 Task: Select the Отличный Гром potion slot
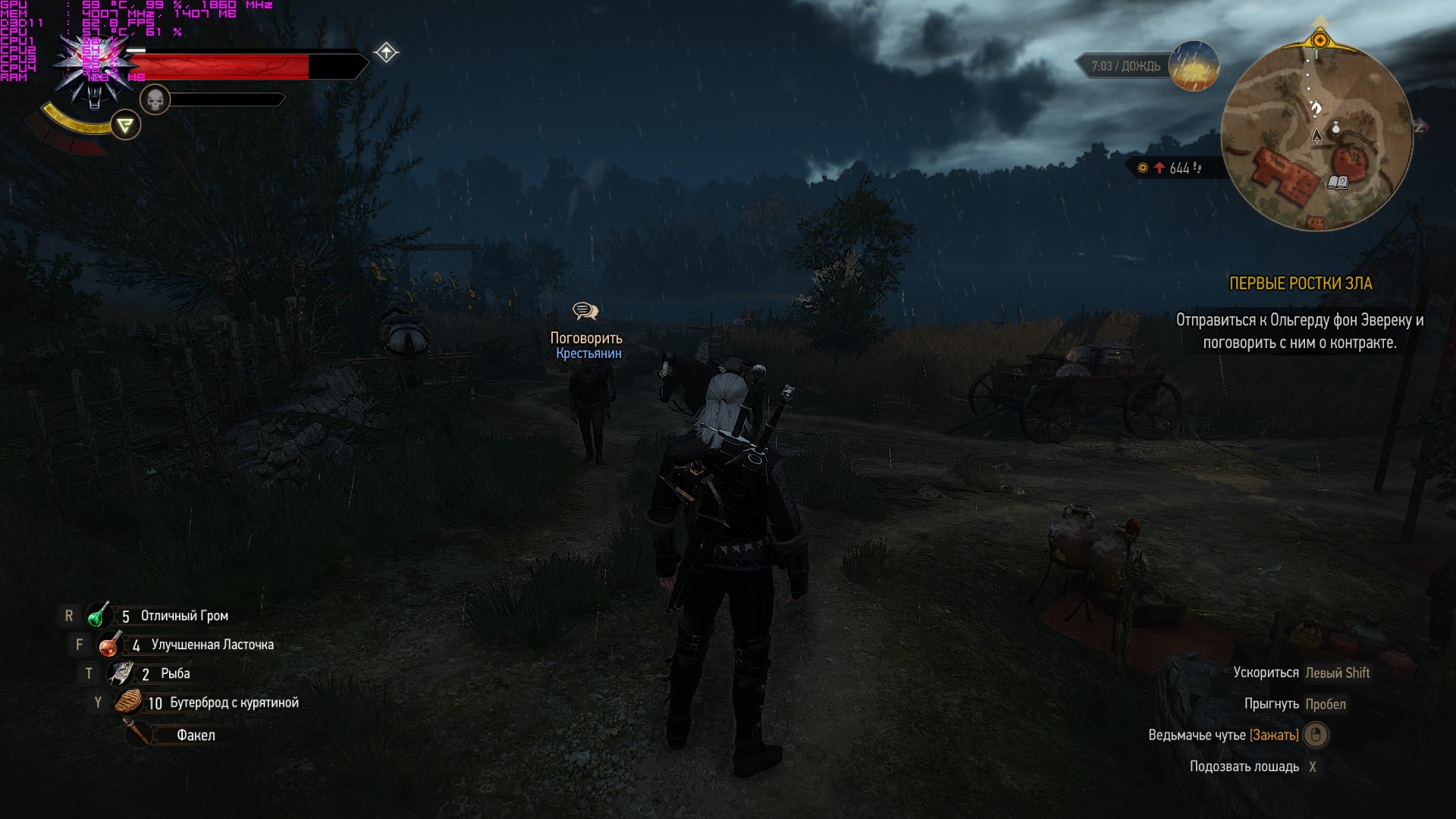click(99, 616)
